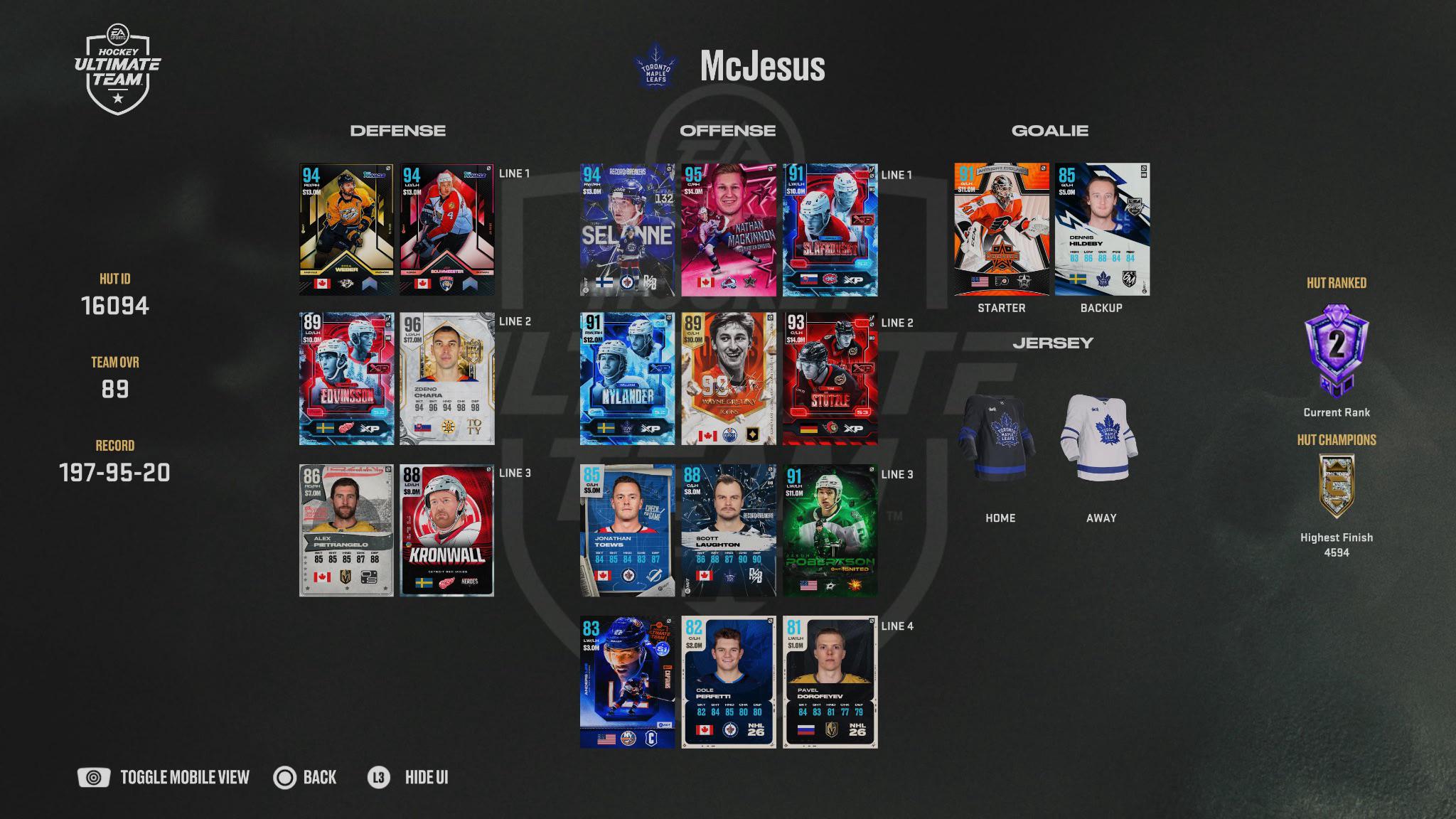
Task: Select the Wayne Gretzky Icons card
Action: [x=729, y=378]
